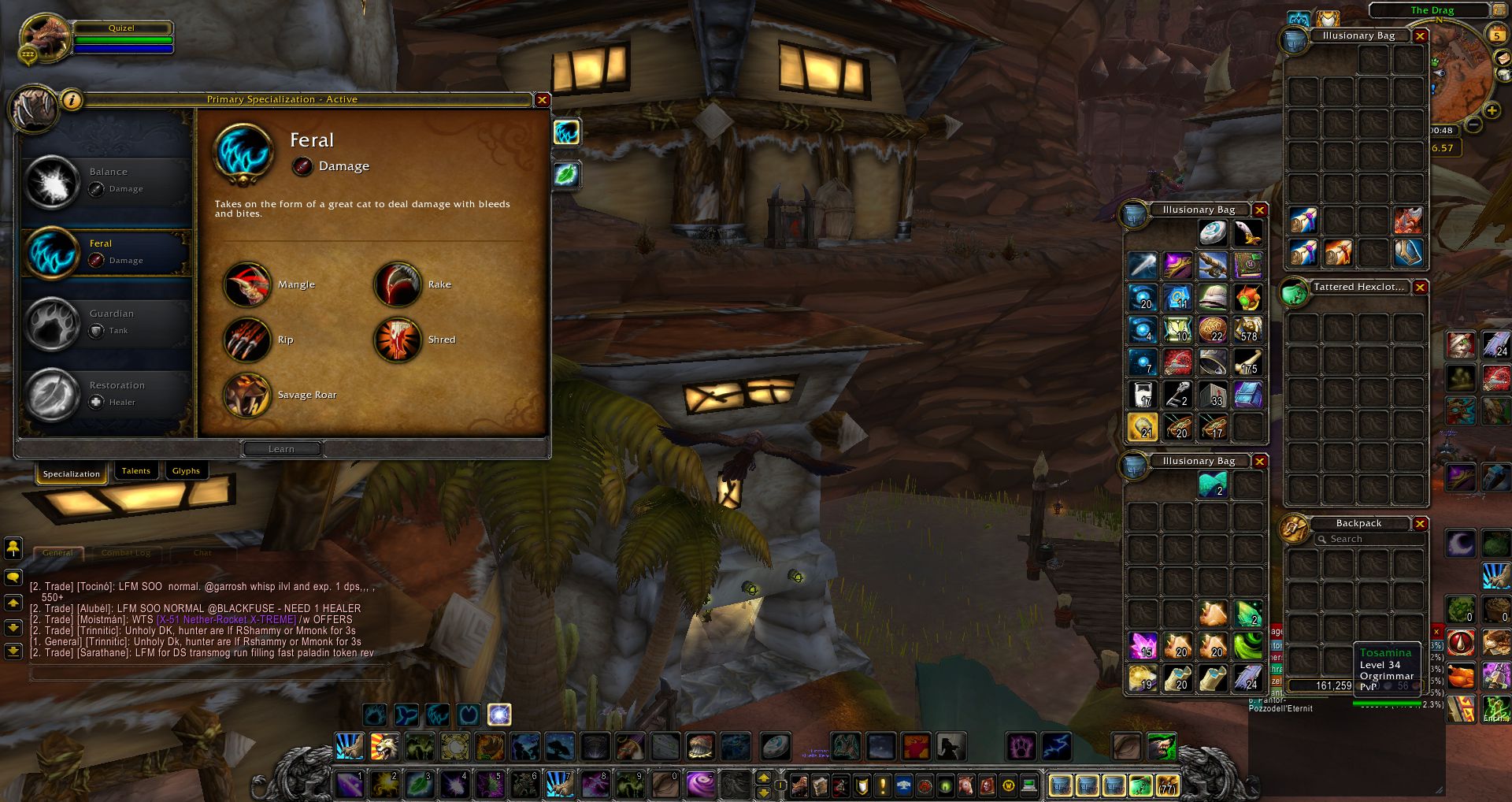Click the Savage Roar ability icon
Image resolution: width=1512 pixels, height=802 pixels.
click(x=247, y=395)
